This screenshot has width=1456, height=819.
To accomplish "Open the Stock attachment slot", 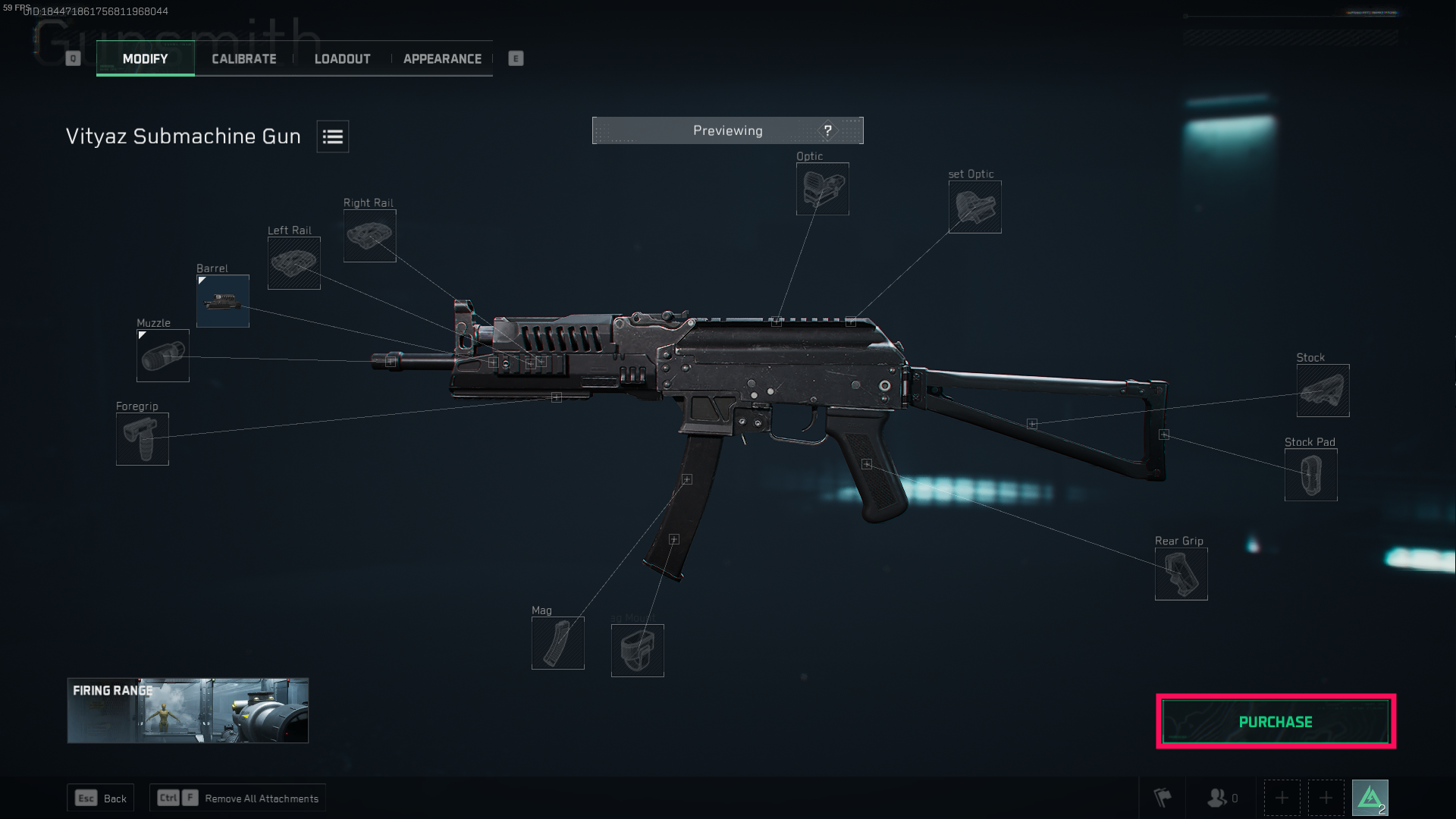I will tap(1323, 391).
